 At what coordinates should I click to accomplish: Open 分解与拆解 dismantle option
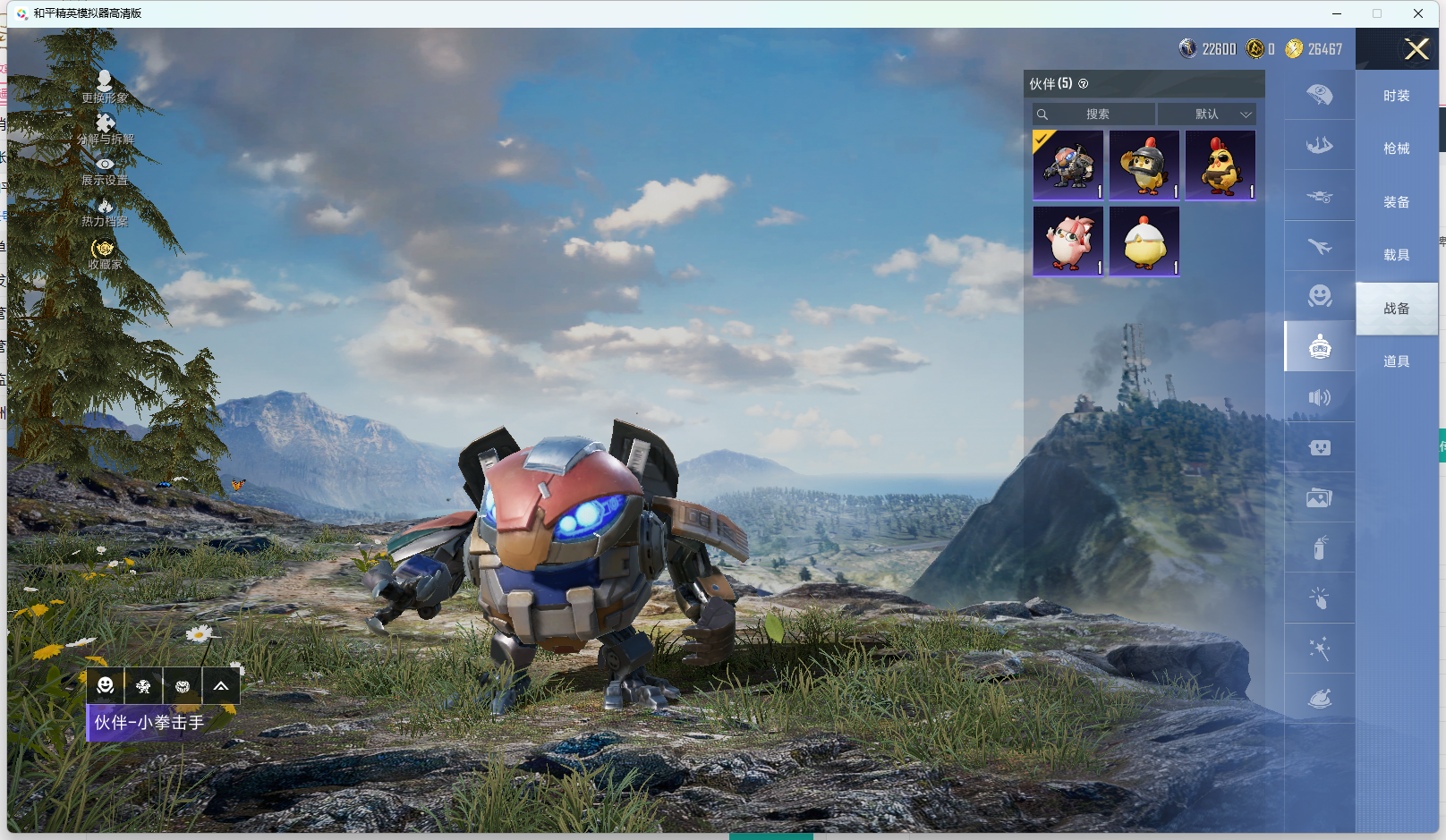[x=105, y=129]
